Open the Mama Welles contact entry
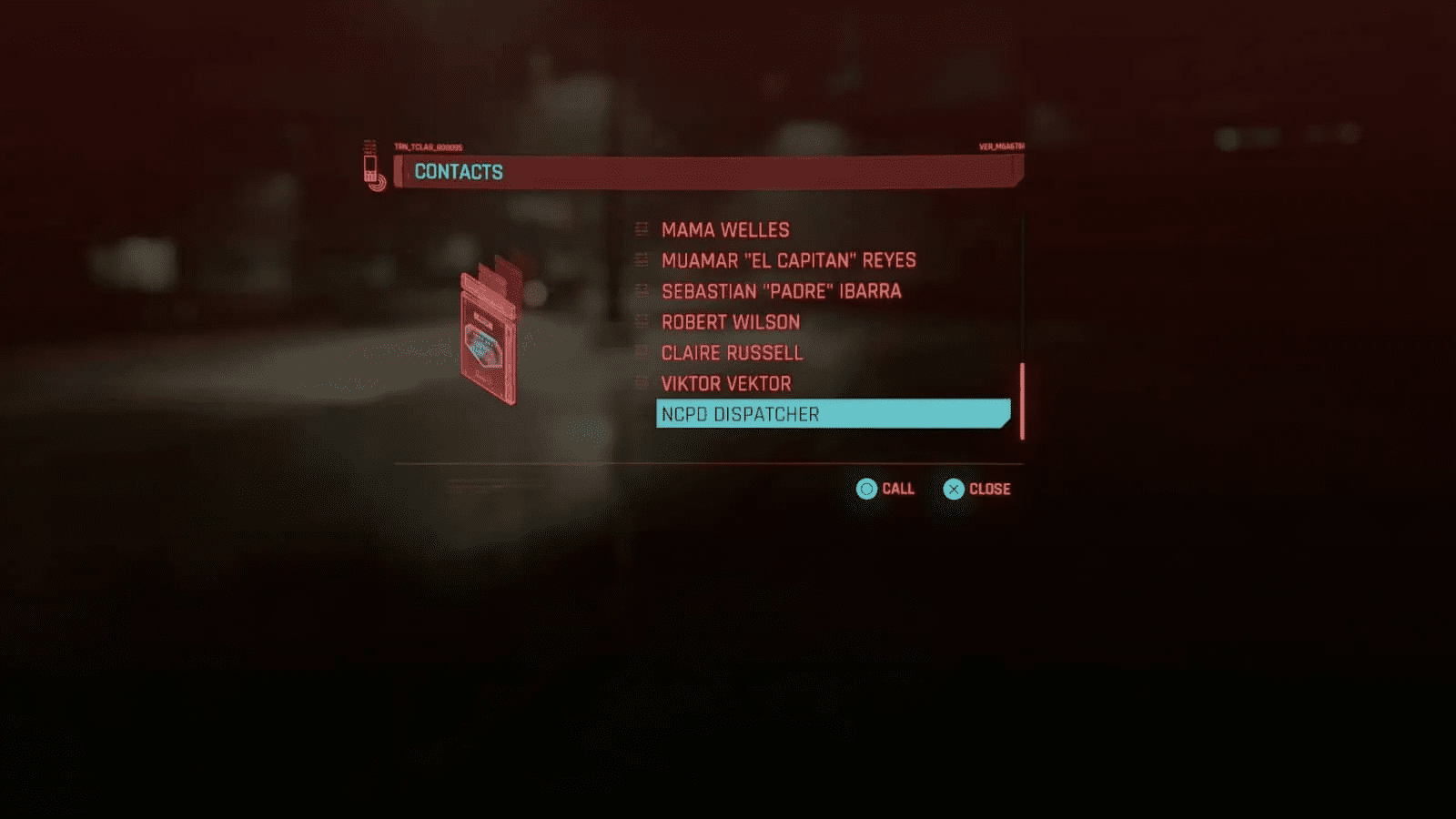1456x819 pixels. click(725, 229)
